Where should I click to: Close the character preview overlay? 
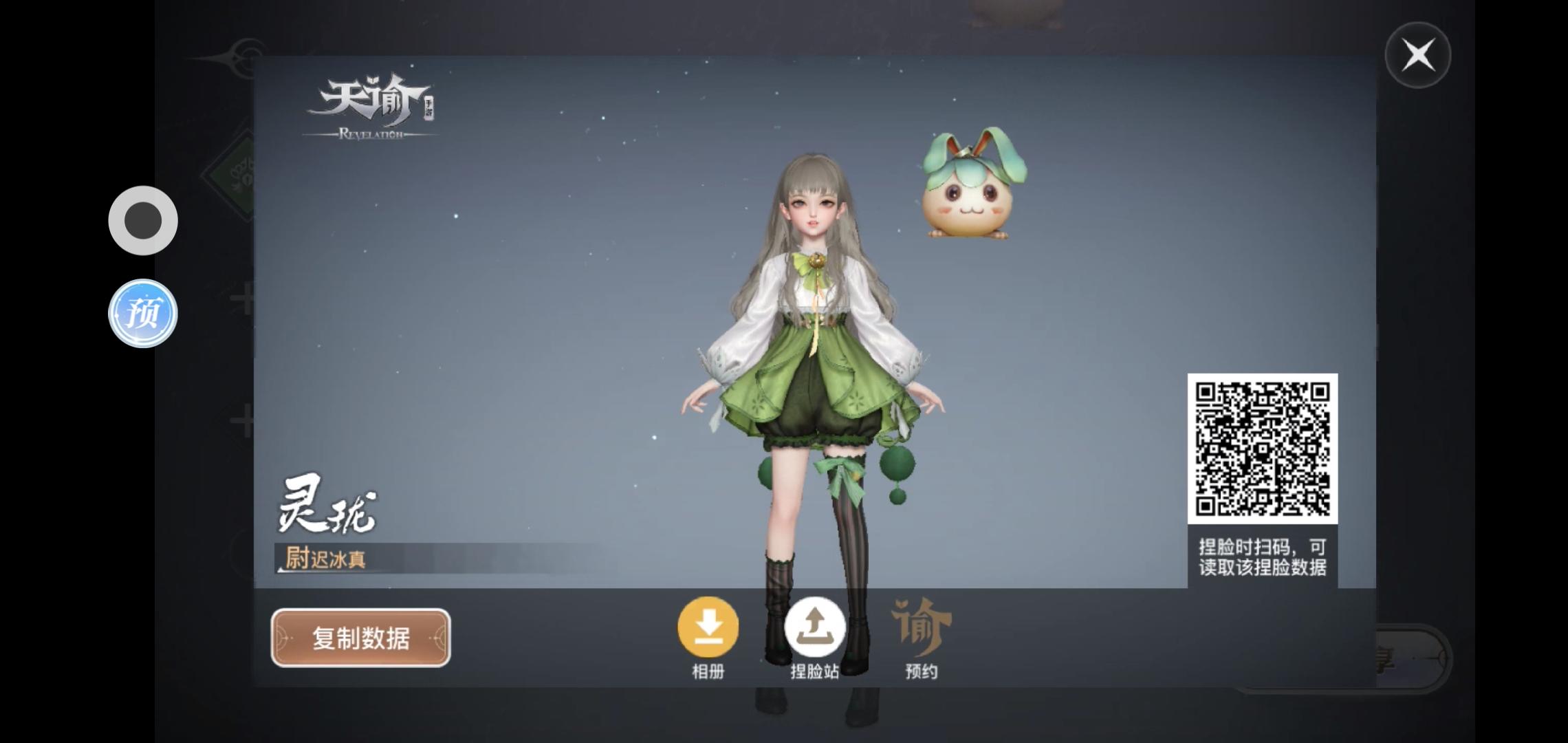click(1418, 55)
